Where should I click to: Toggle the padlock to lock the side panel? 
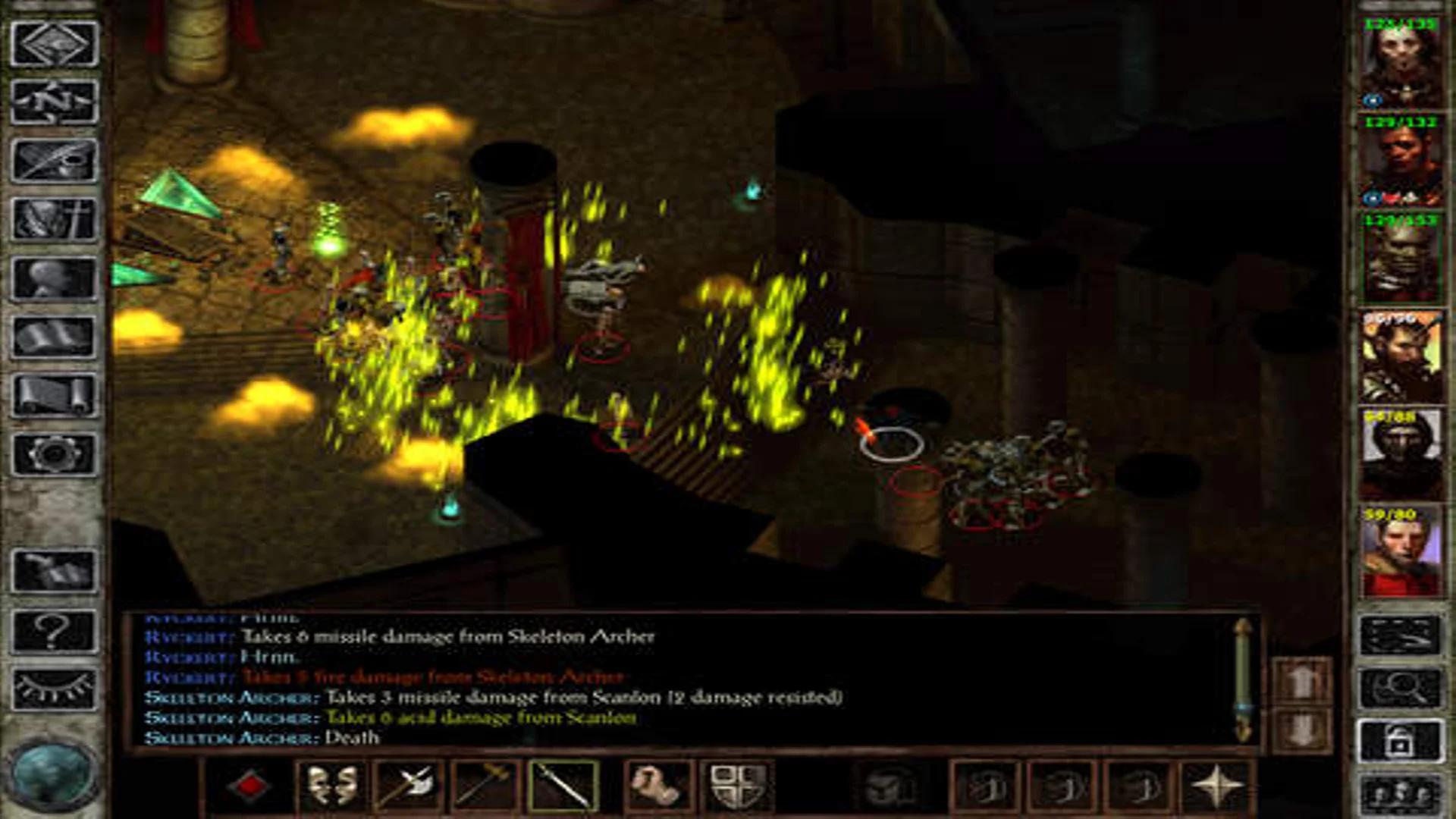click(1401, 741)
